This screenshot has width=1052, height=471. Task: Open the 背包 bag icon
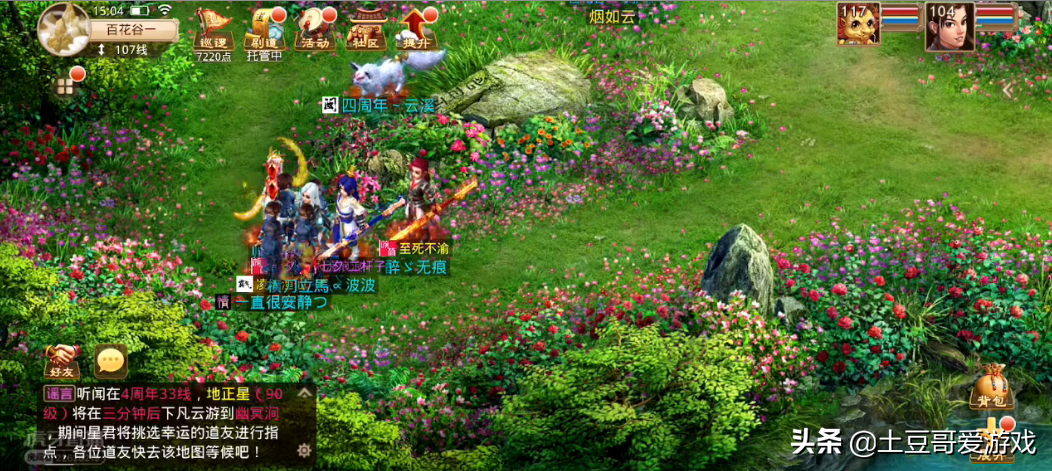(x=989, y=389)
